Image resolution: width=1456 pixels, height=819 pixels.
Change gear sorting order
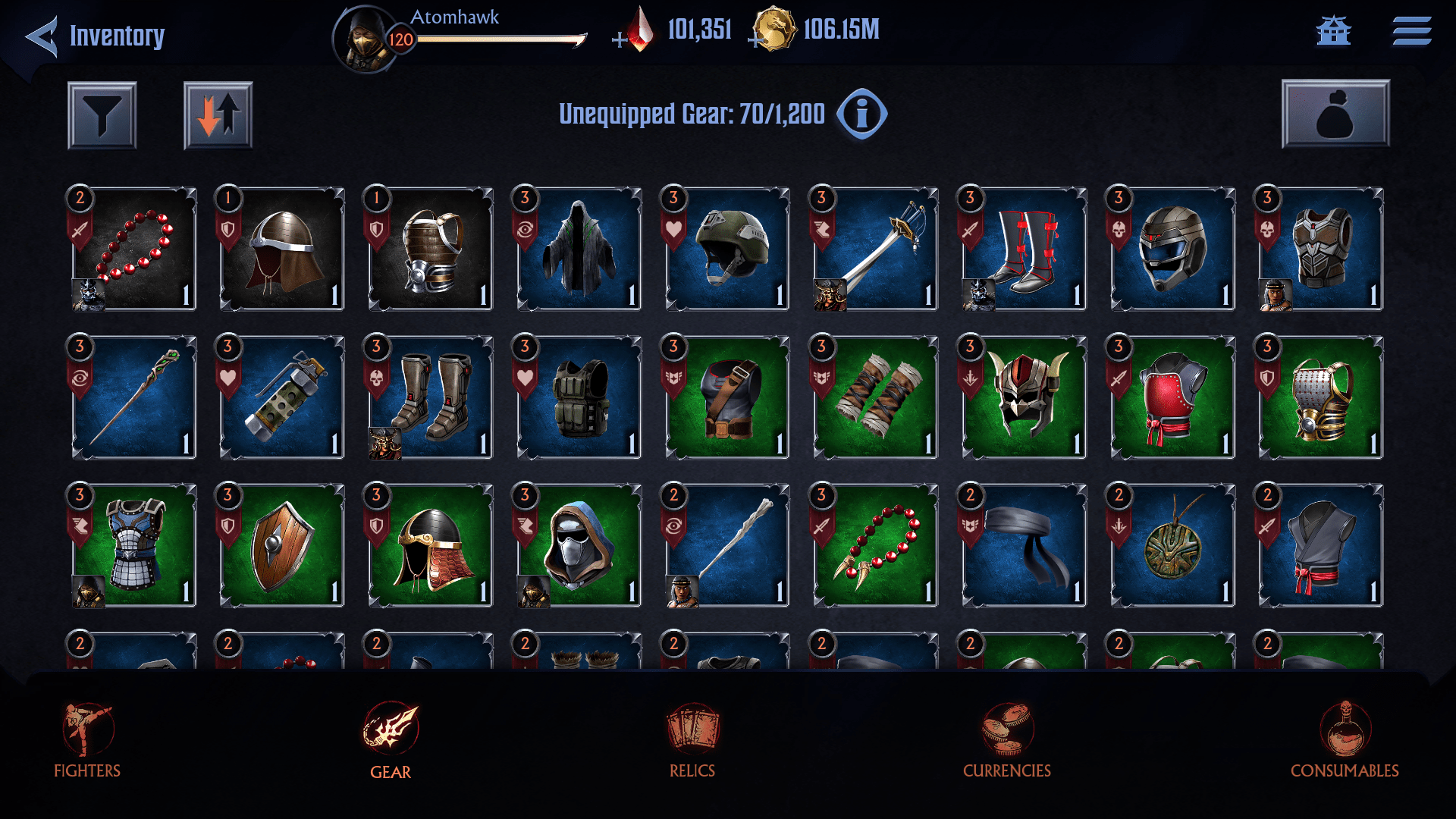click(x=218, y=115)
